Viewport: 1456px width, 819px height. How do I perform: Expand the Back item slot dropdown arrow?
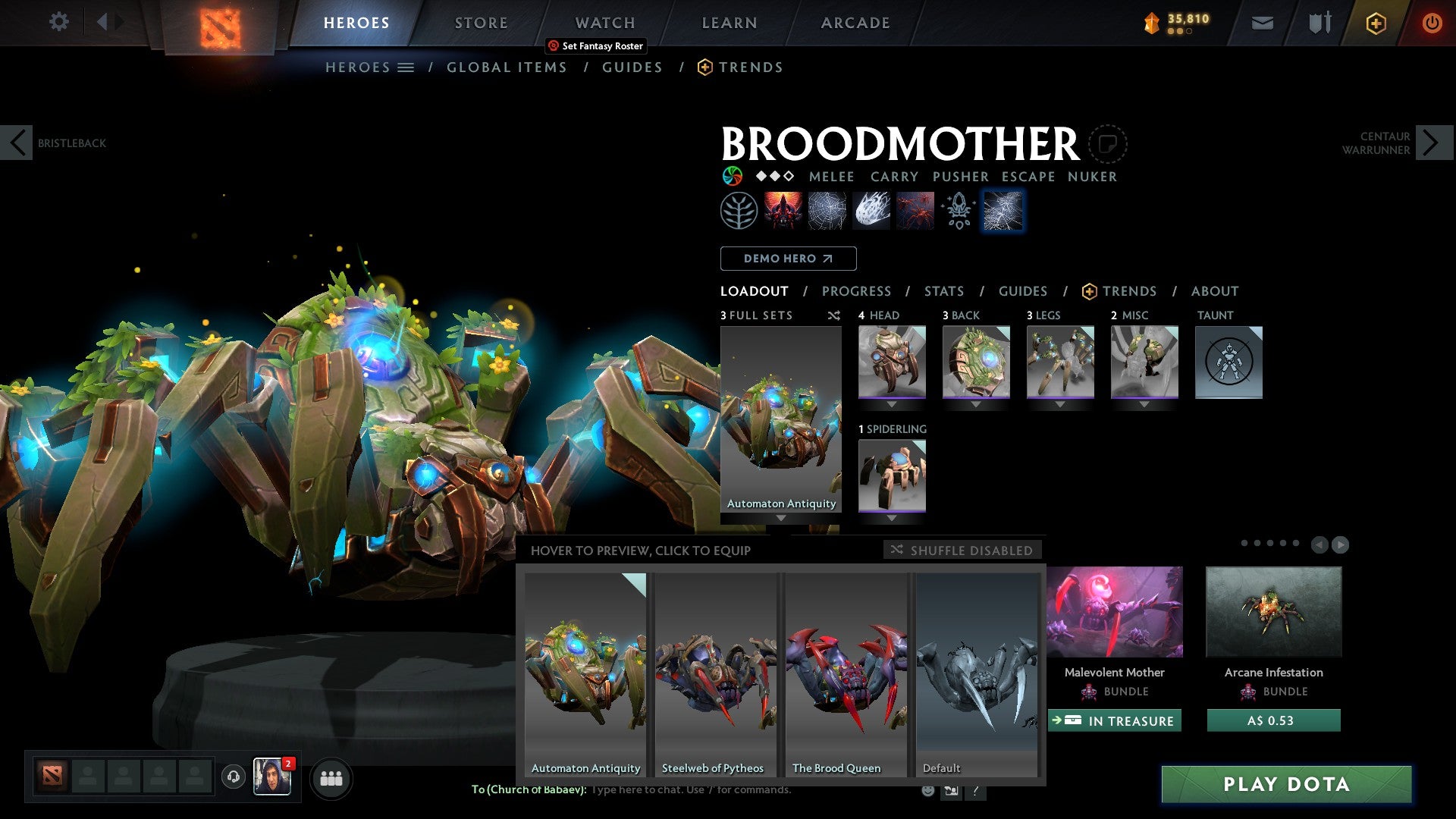[976, 405]
